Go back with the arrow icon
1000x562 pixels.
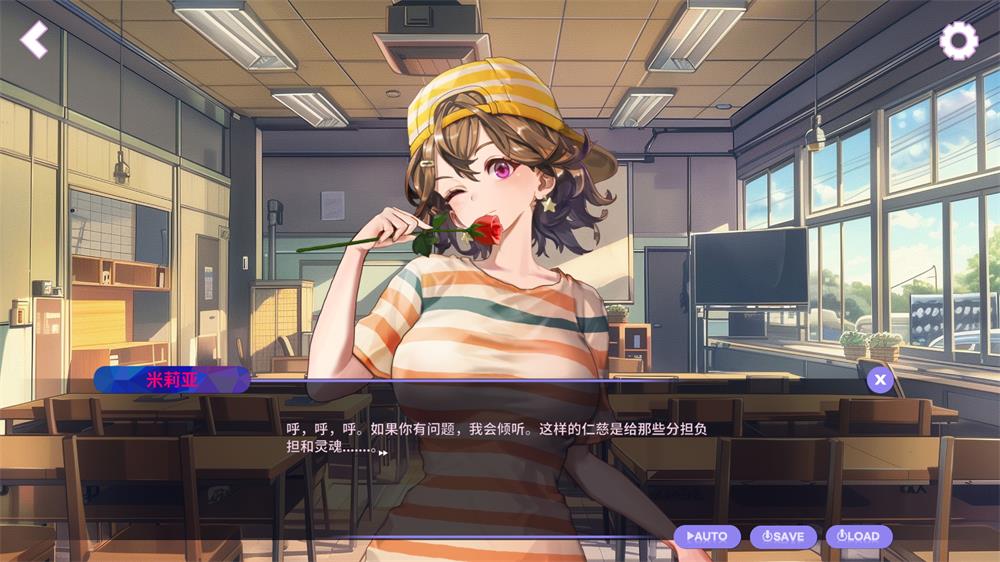point(35,39)
